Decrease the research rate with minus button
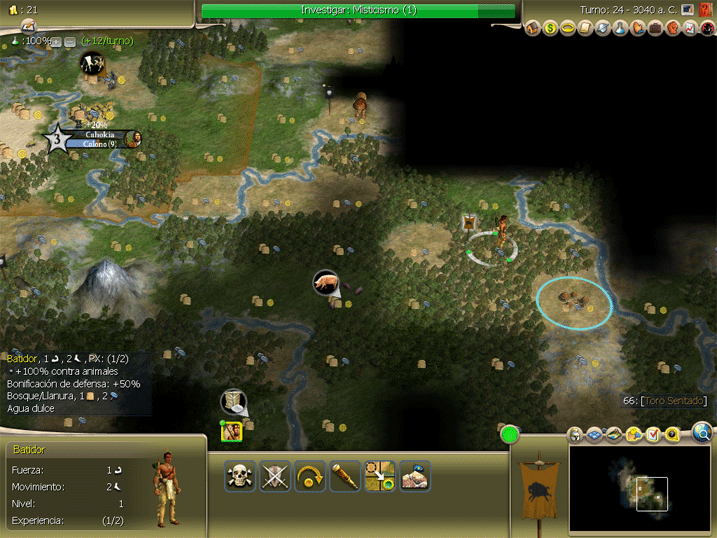Image resolution: width=717 pixels, height=538 pixels. click(x=70, y=41)
